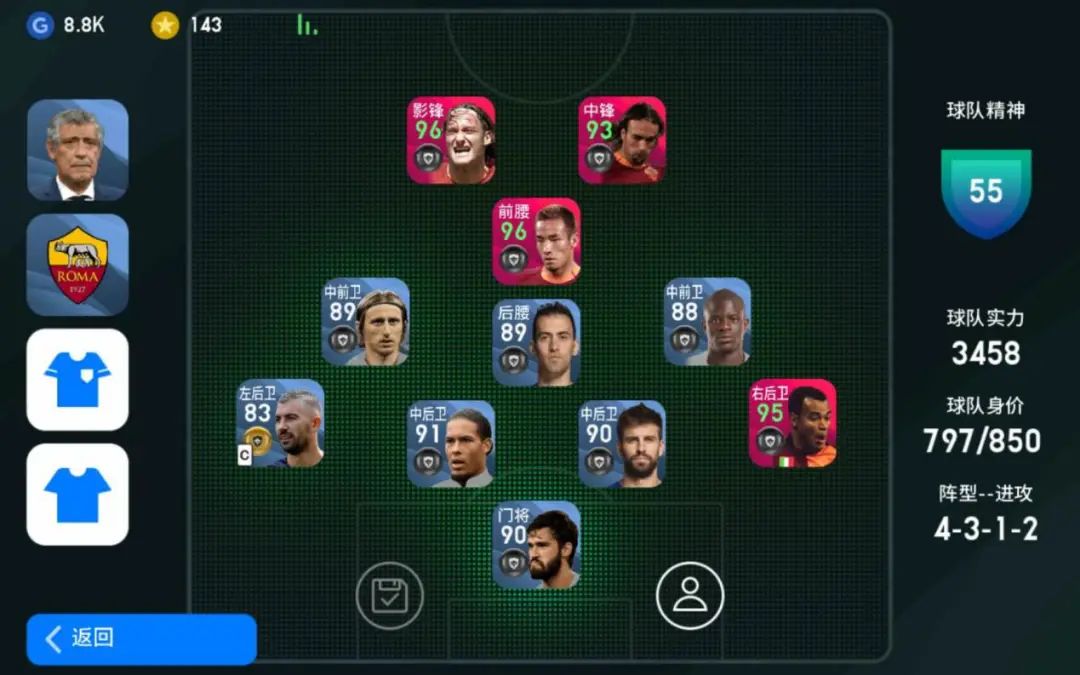This screenshot has width=1080, height=675.
Task: Tap the 返回 back button
Action: (x=141, y=638)
